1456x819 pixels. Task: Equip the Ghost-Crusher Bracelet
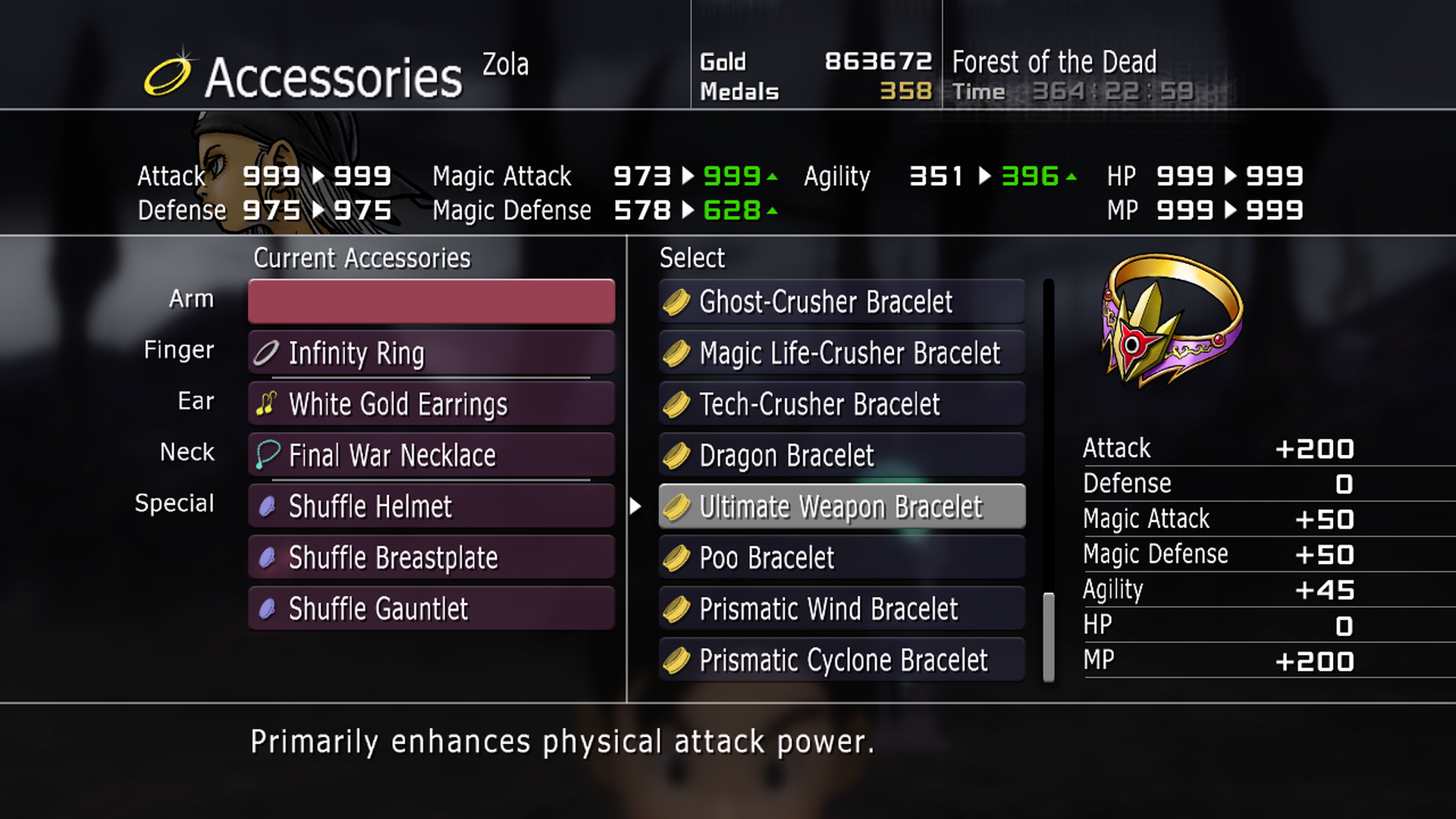pos(842,302)
